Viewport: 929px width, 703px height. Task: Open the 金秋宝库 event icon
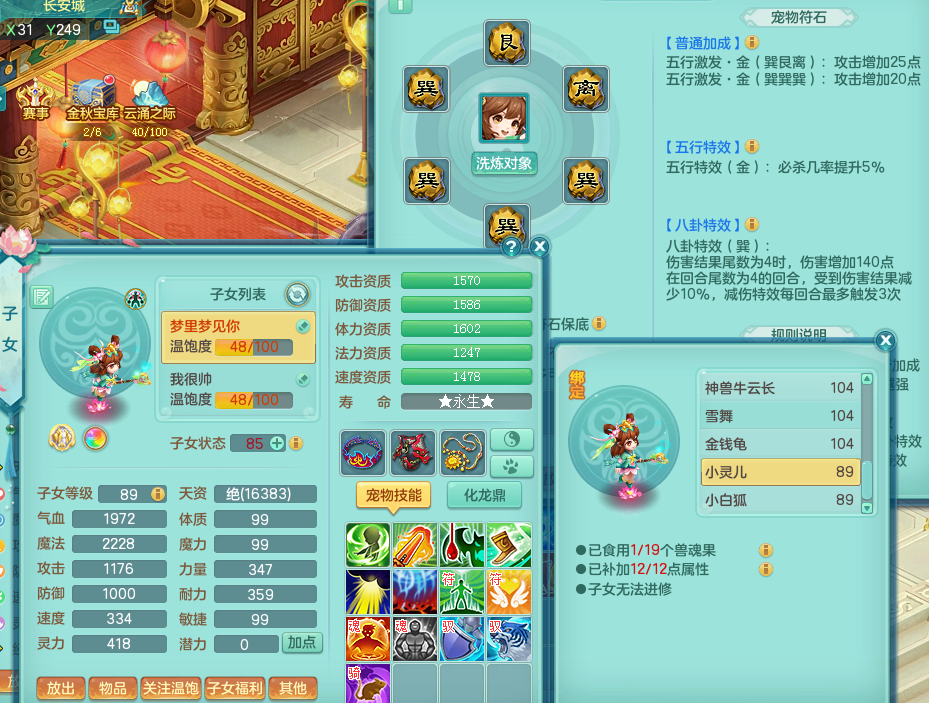tap(92, 100)
